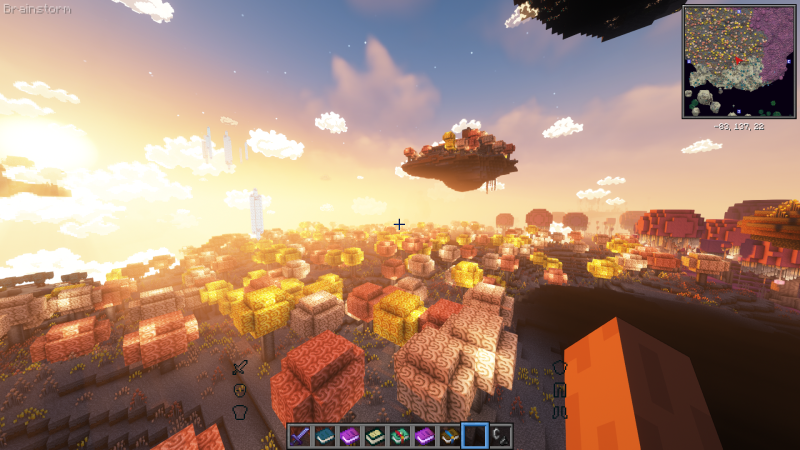Image resolution: width=800 pixels, height=450 pixels.
Task: Select the teal book hotbar slot
Action: tap(325, 436)
